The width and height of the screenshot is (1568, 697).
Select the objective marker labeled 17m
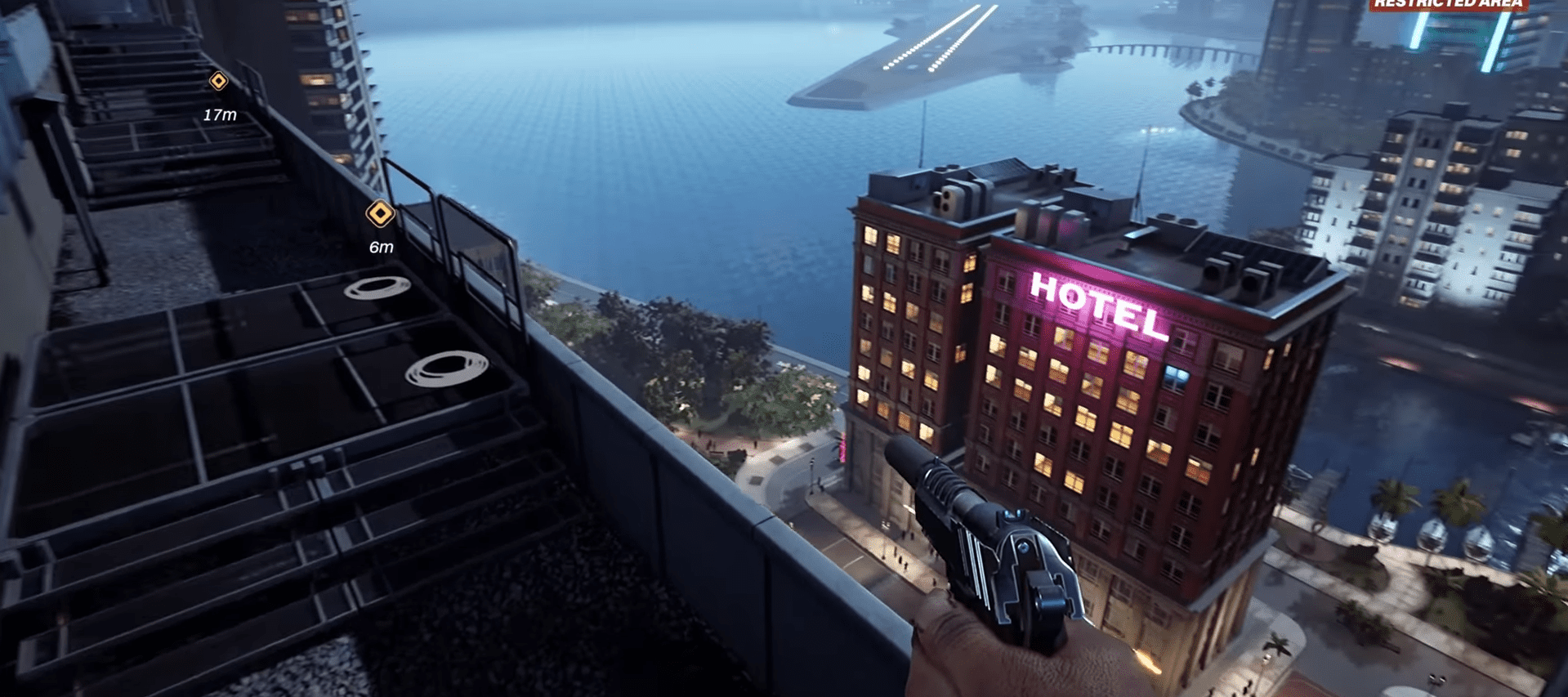pos(218,81)
